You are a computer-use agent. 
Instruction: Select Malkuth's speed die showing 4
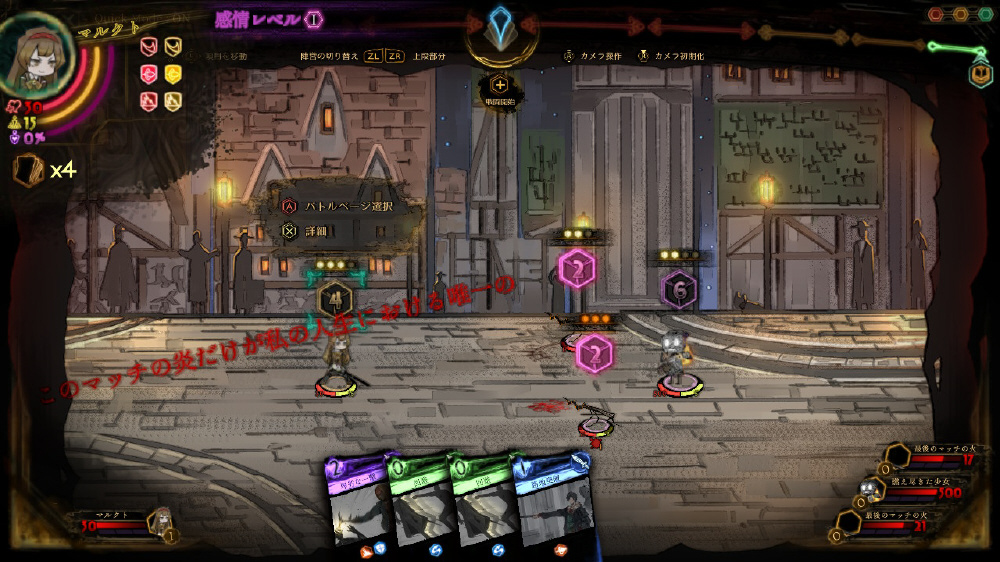(x=334, y=297)
